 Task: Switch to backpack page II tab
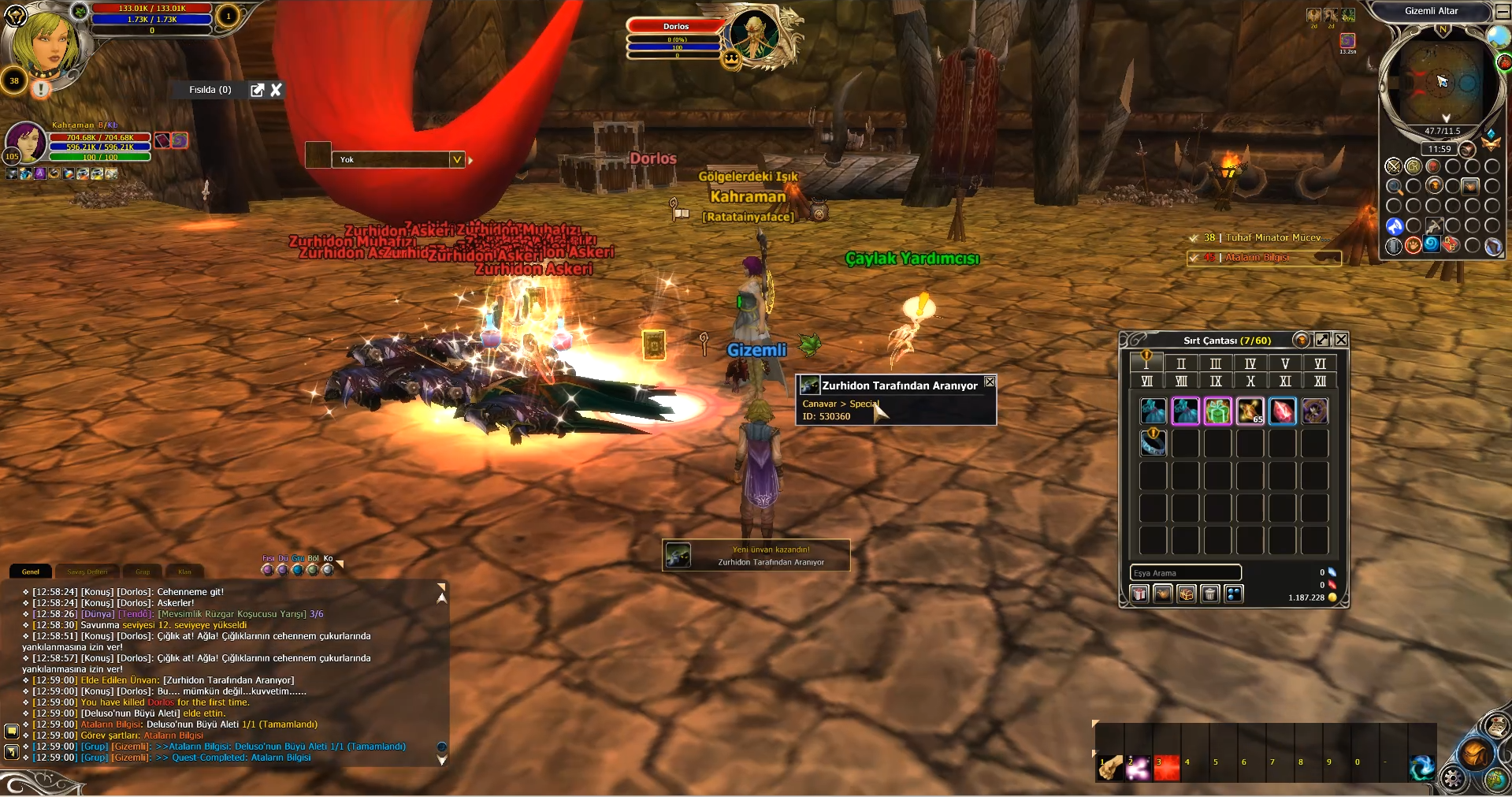click(1180, 363)
